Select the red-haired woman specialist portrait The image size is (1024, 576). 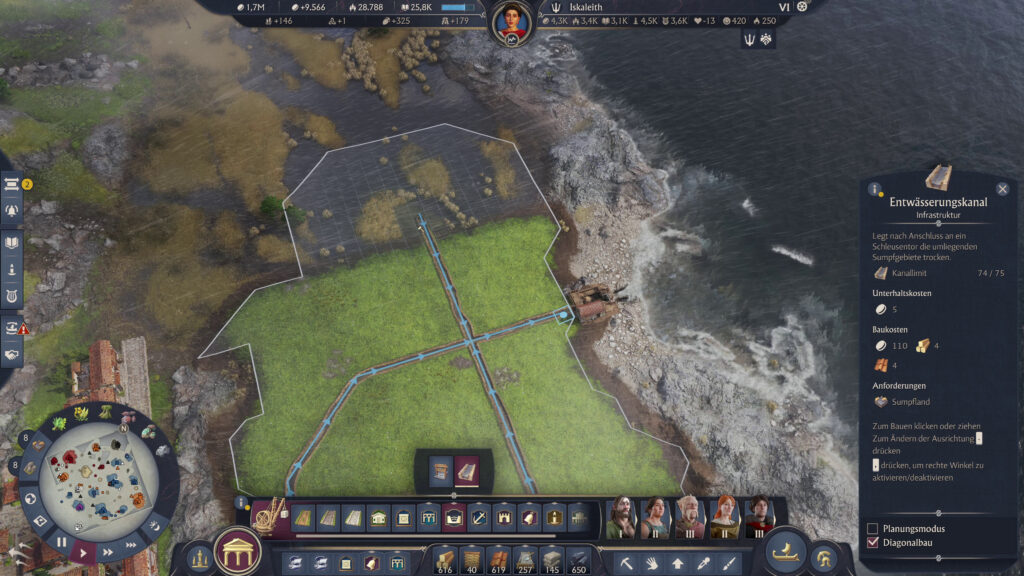[x=724, y=518]
